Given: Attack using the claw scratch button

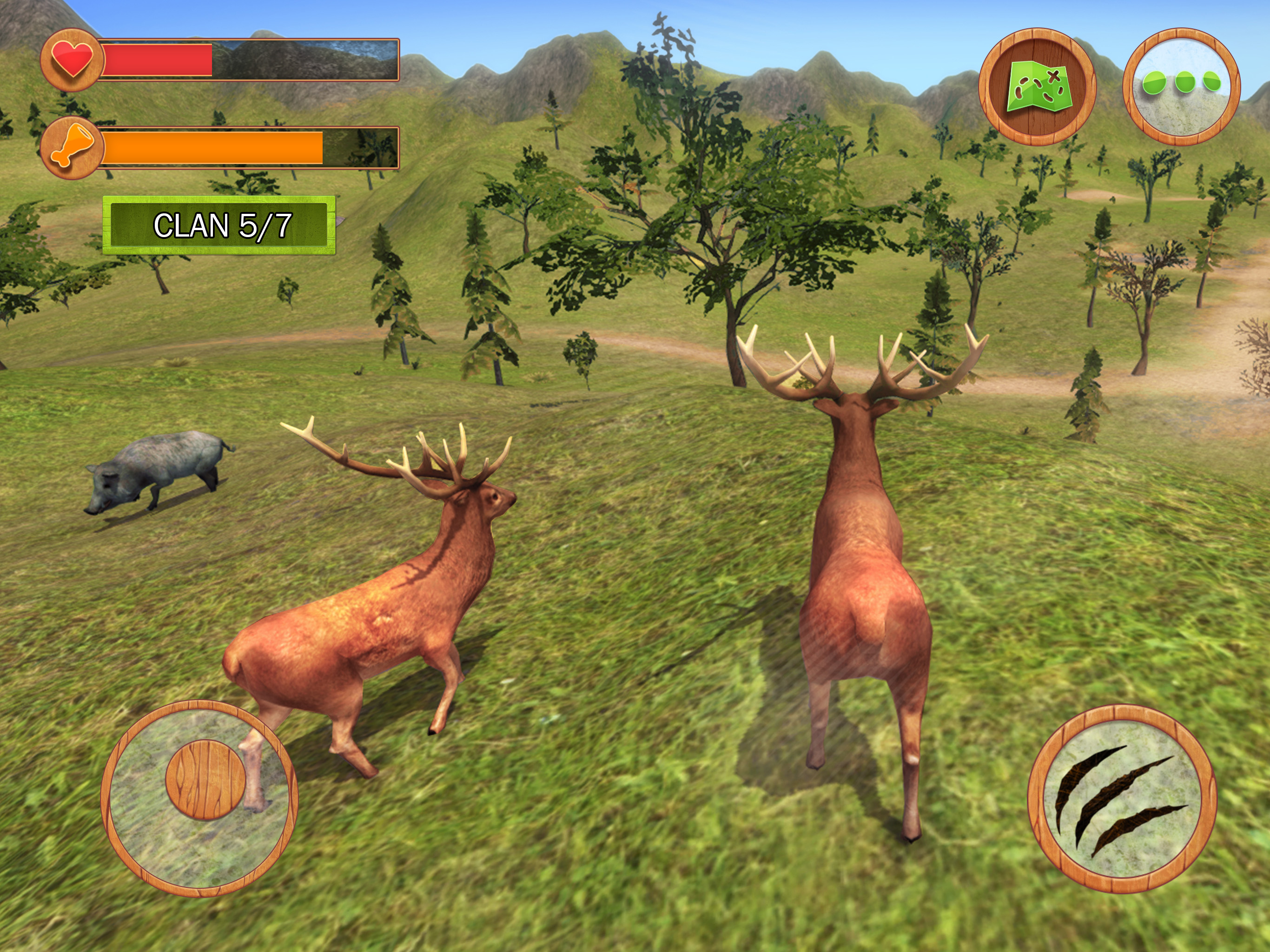Looking at the screenshot, I should tap(1121, 799).
